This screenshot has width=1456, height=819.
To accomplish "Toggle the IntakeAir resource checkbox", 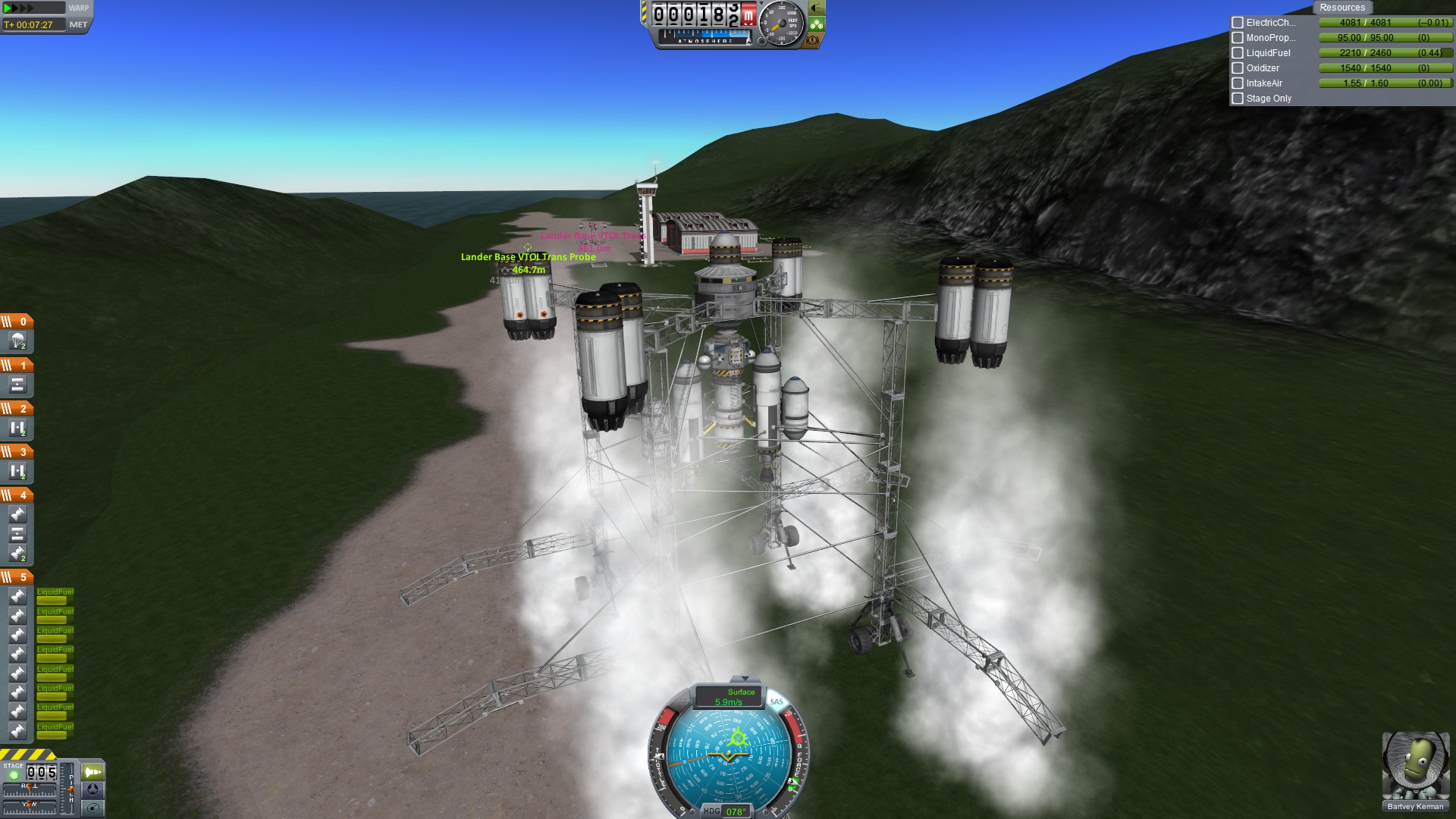I will click(1238, 83).
